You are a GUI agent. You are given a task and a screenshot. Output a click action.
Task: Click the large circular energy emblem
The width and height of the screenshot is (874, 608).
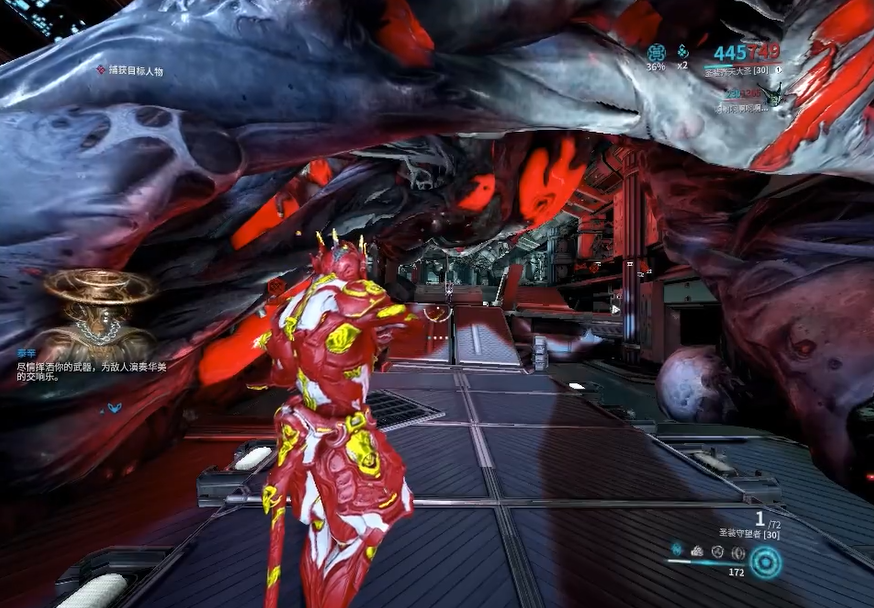766,562
